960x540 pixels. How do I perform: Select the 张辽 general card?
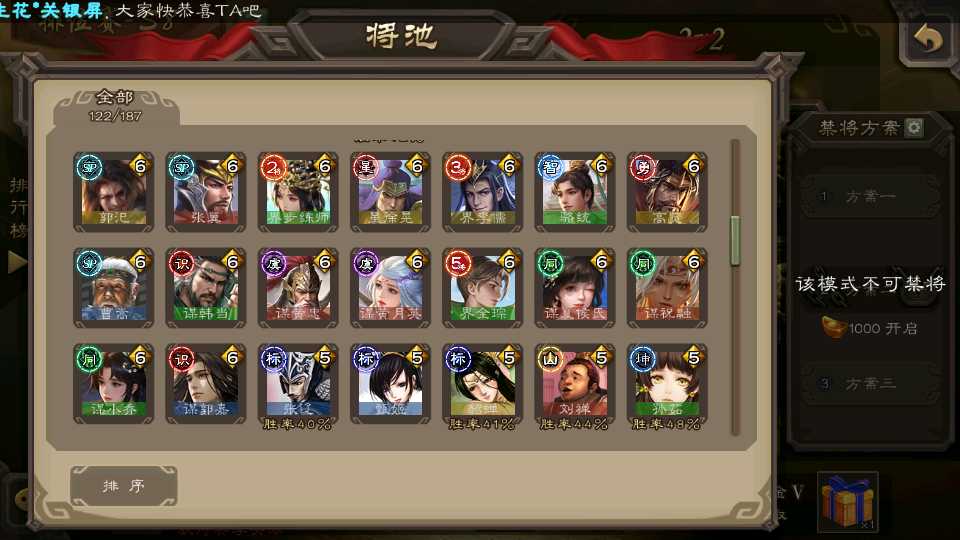coord(298,383)
